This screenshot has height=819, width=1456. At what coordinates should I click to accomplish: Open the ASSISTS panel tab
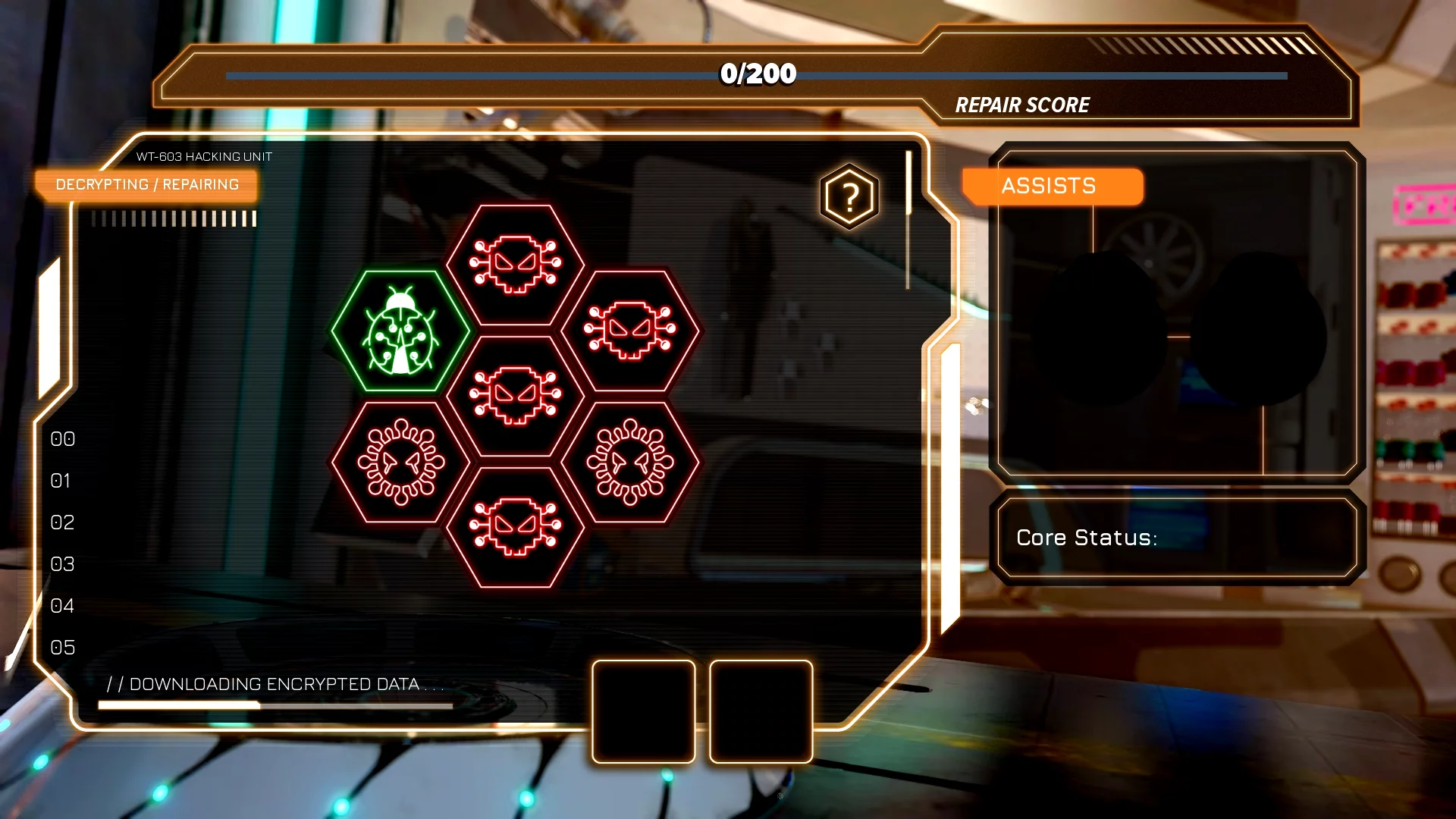click(x=1052, y=186)
